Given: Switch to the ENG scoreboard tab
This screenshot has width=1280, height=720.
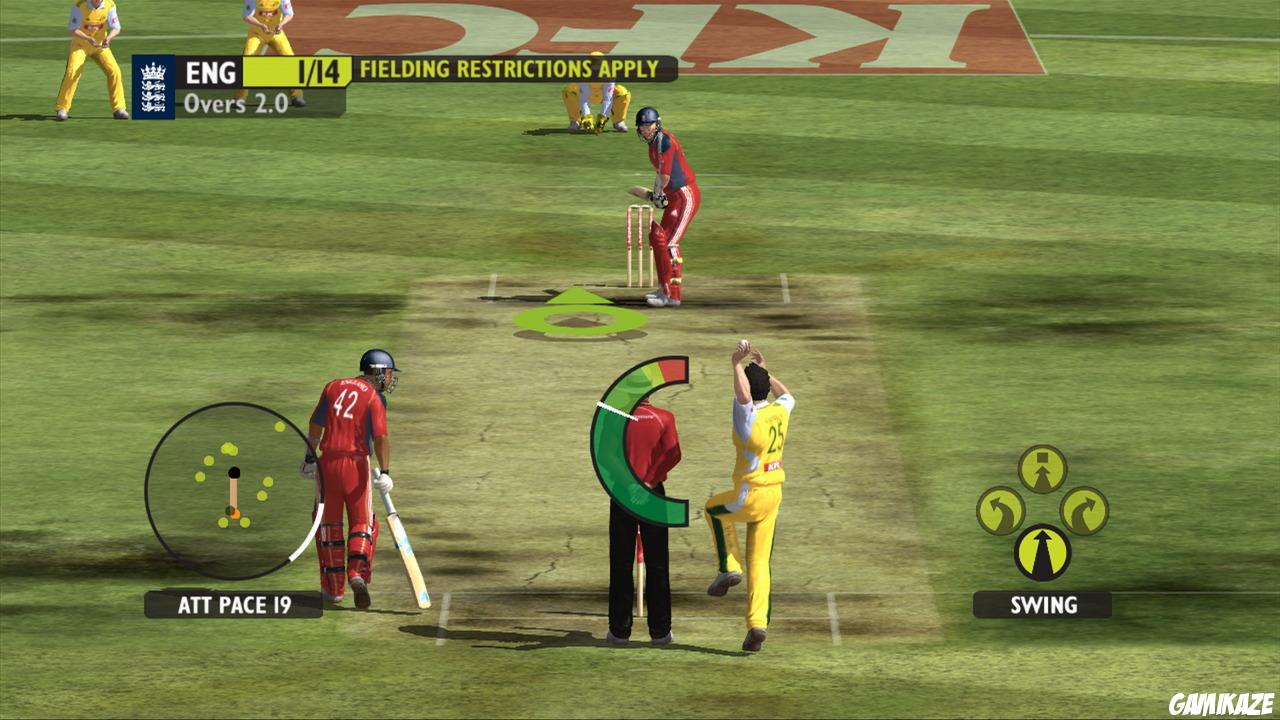Looking at the screenshot, I should (x=210, y=70).
